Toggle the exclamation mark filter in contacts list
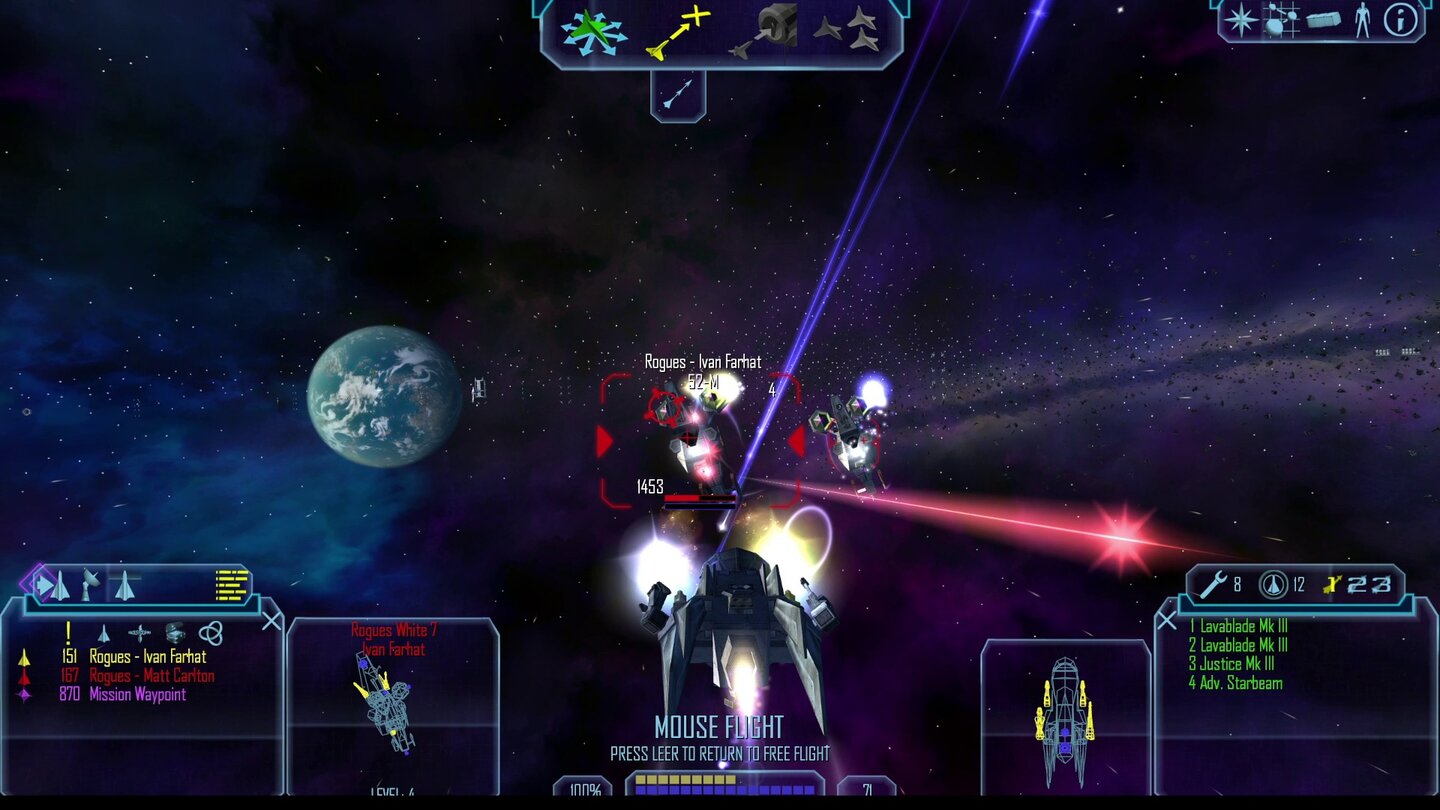 click(68, 633)
